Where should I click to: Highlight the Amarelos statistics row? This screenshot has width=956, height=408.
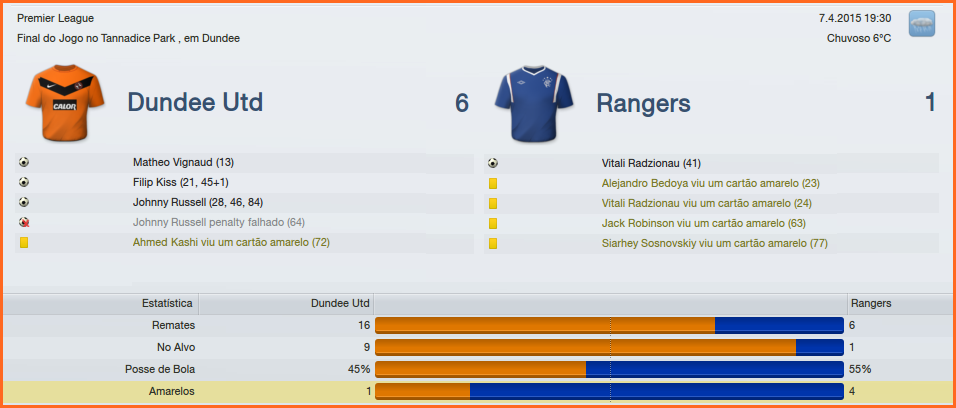point(171,391)
